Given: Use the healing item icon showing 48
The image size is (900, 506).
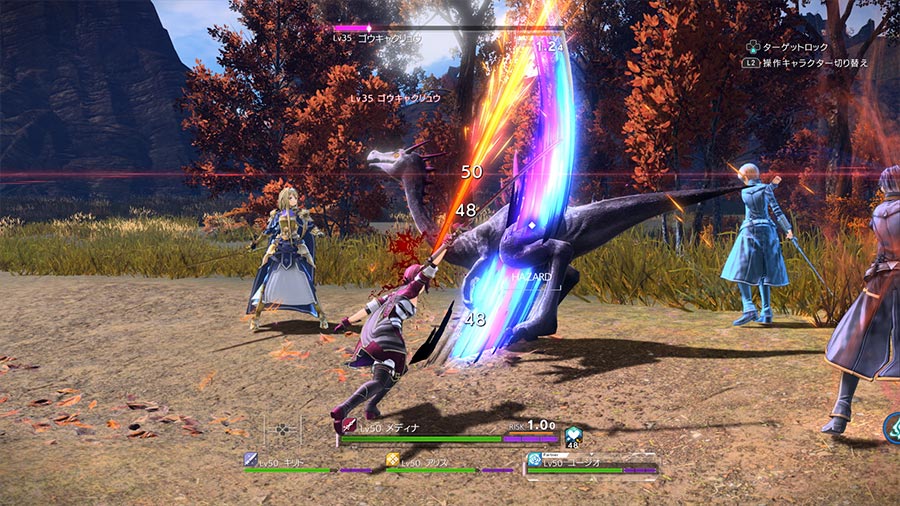Looking at the screenshot, I should point(573,436).
